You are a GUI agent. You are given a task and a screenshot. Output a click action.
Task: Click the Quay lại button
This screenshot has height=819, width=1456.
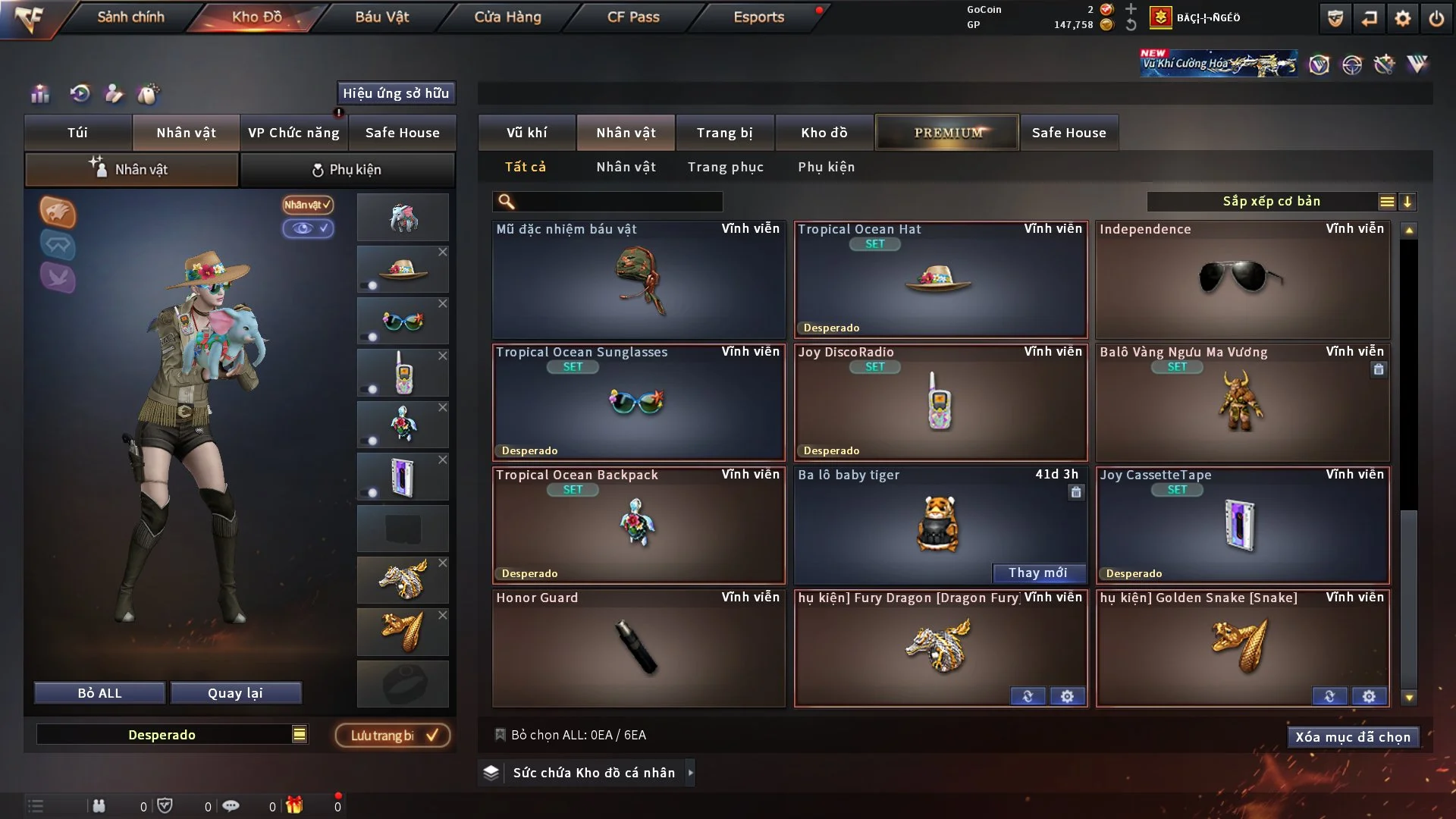coord(235,693)
